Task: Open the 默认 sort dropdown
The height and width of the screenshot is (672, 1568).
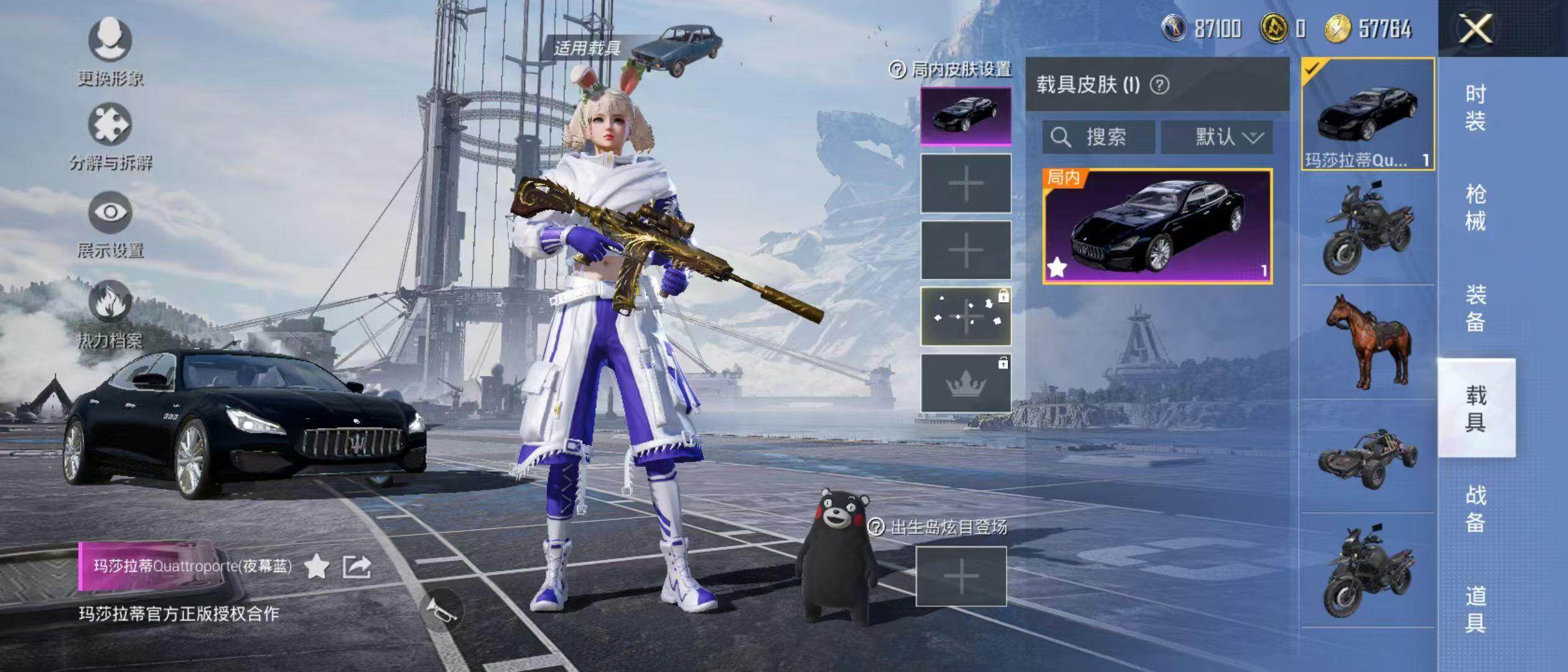Action: point(1216,137)
